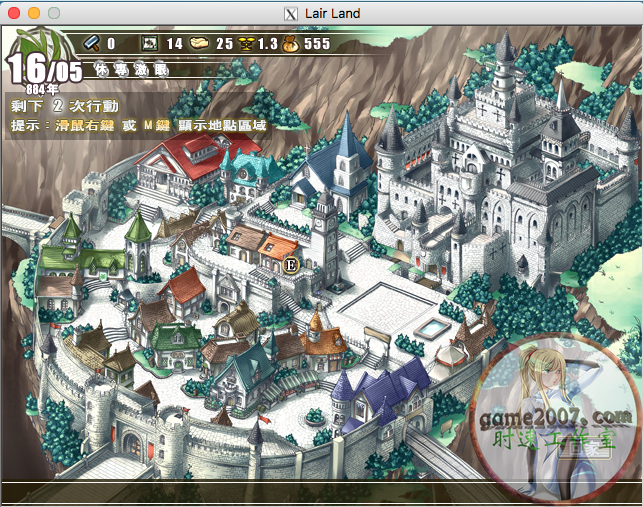The width and height of the screenshot is (643, 507).
Task: Minimize the Lair Land window
Action: tap(33, 13)
